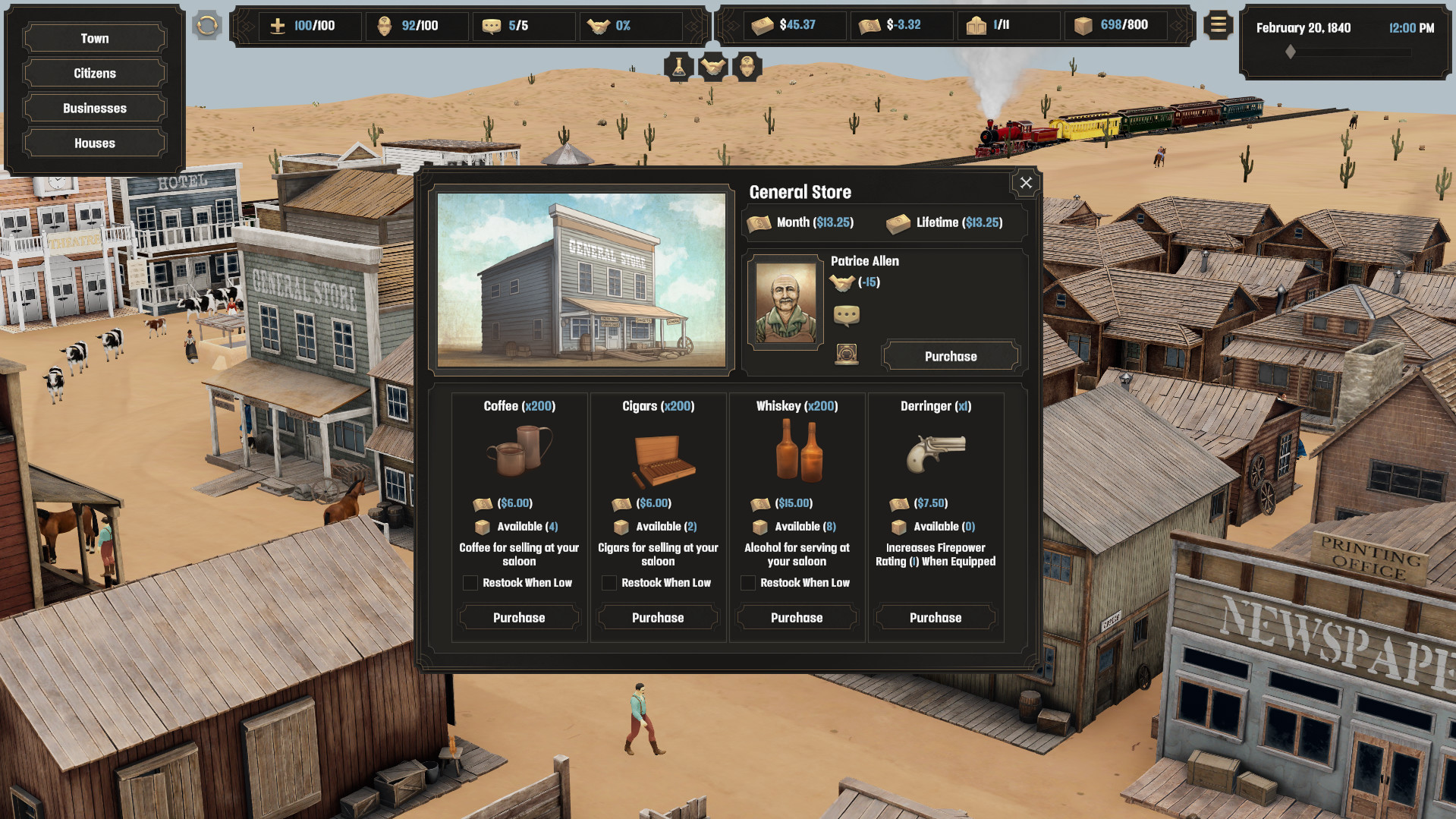1456x819 pixels.
Task: Enable Restock When Low for Cigars
Action: click(x=609, y=583)
